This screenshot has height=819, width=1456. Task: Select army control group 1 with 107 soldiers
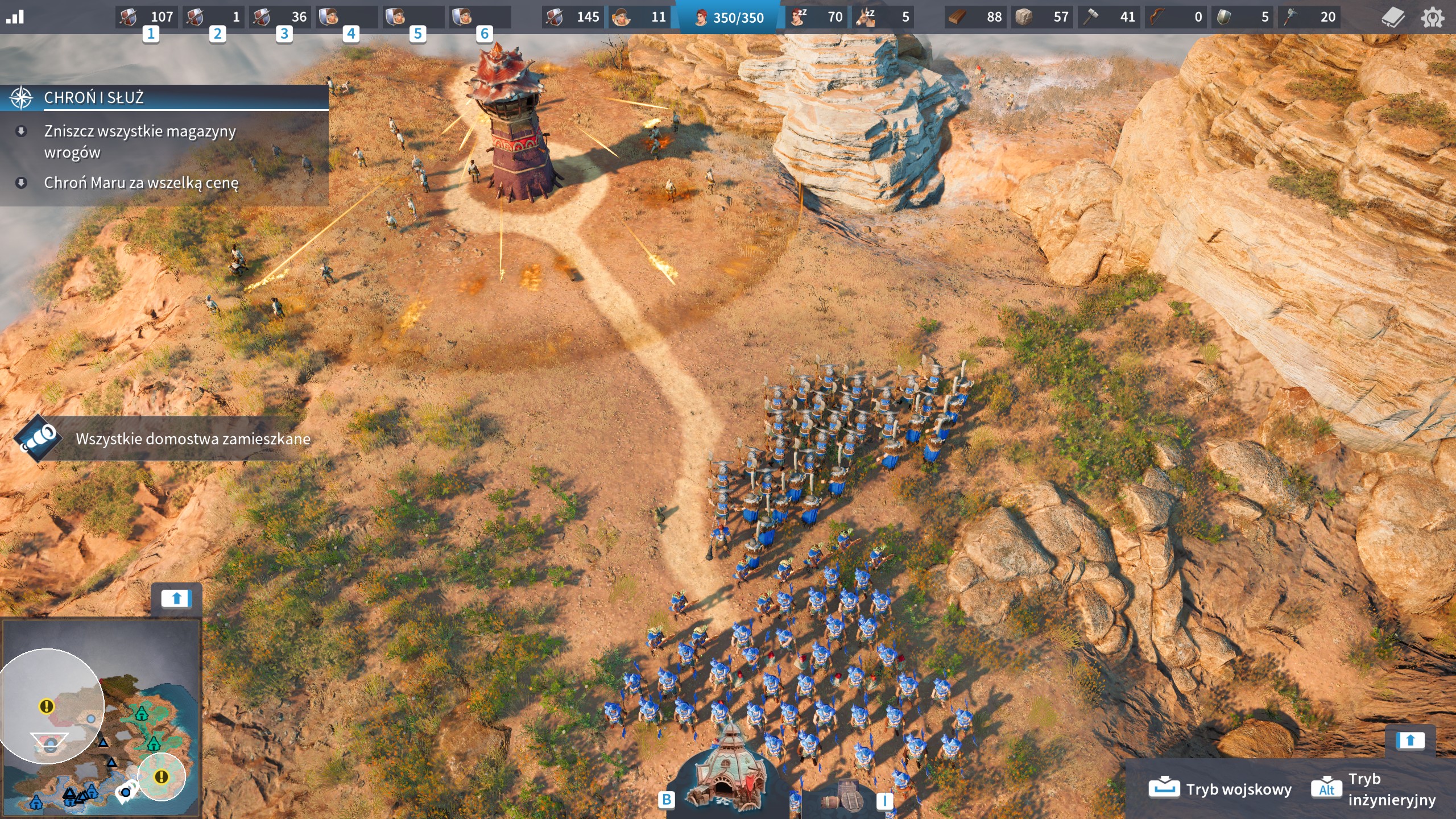[147, 17]
